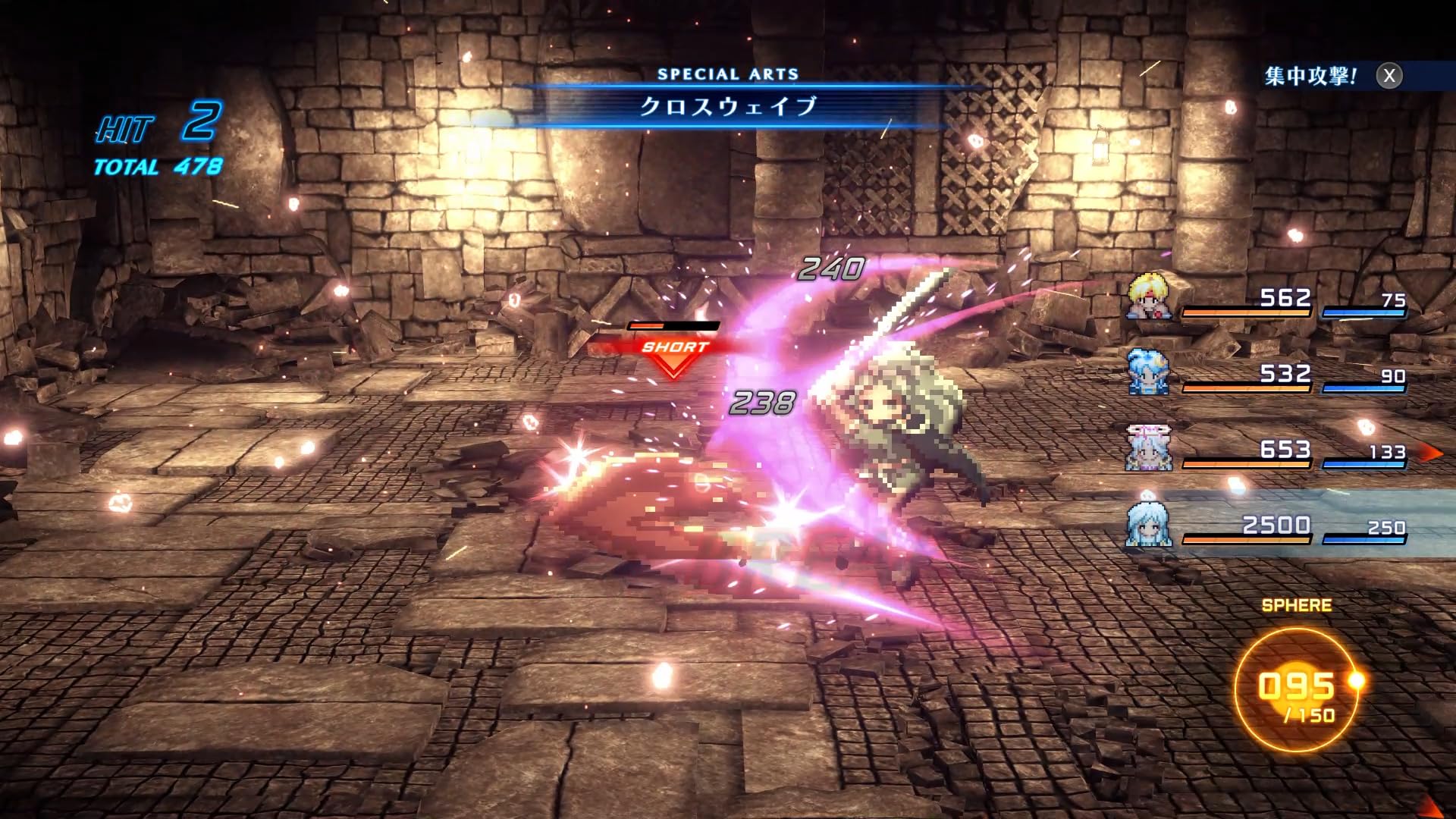Select the SPECIAL ARTS header tab
Image resolution: width=1456 pixels, height=819 pixels.
coord(728,74)
